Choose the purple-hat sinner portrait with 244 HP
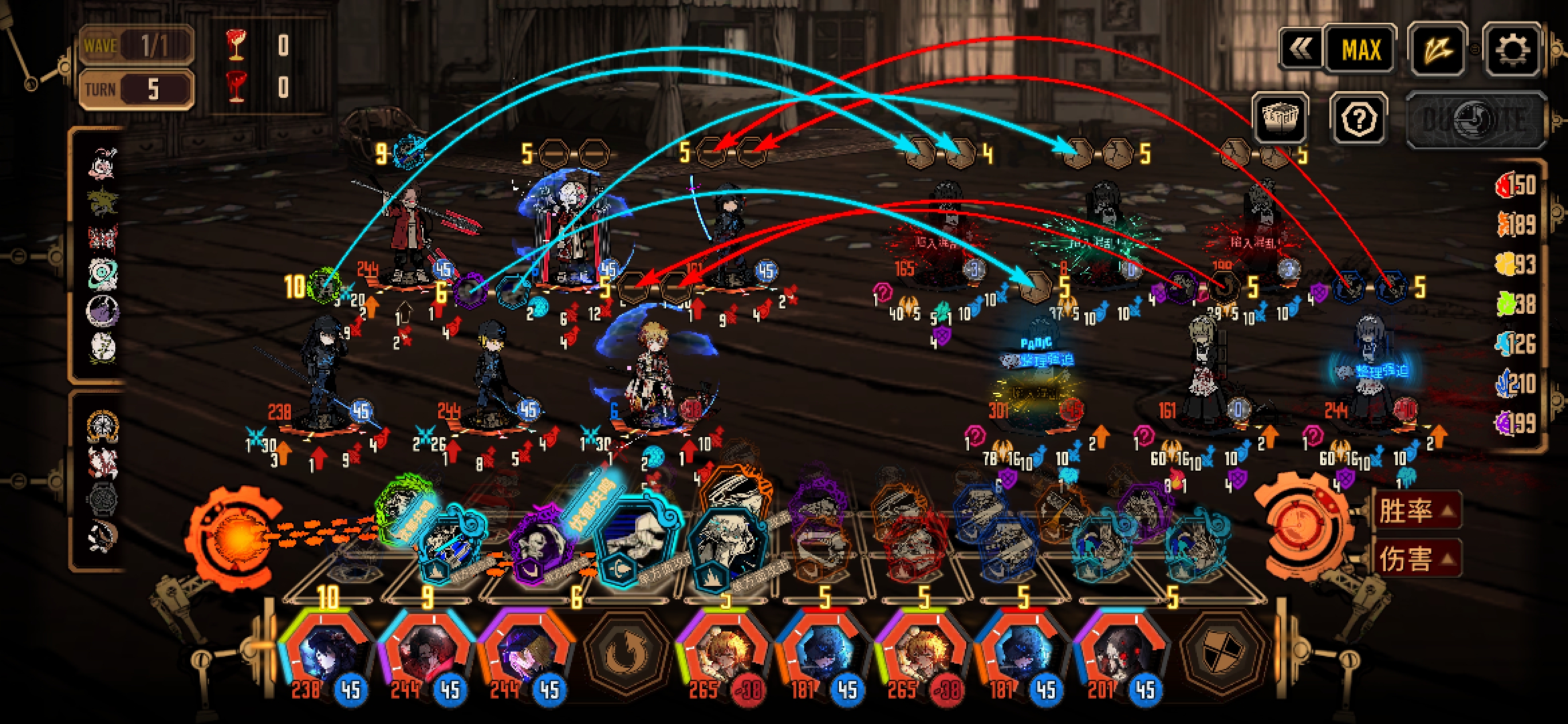 [525, 654]
